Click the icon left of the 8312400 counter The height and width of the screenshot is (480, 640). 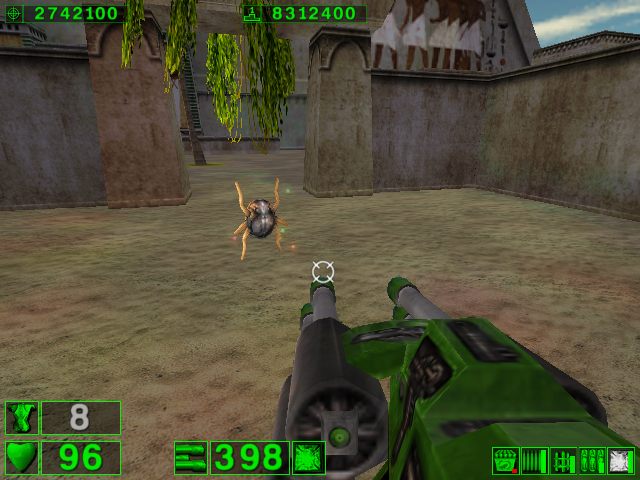tap(253, 13)
